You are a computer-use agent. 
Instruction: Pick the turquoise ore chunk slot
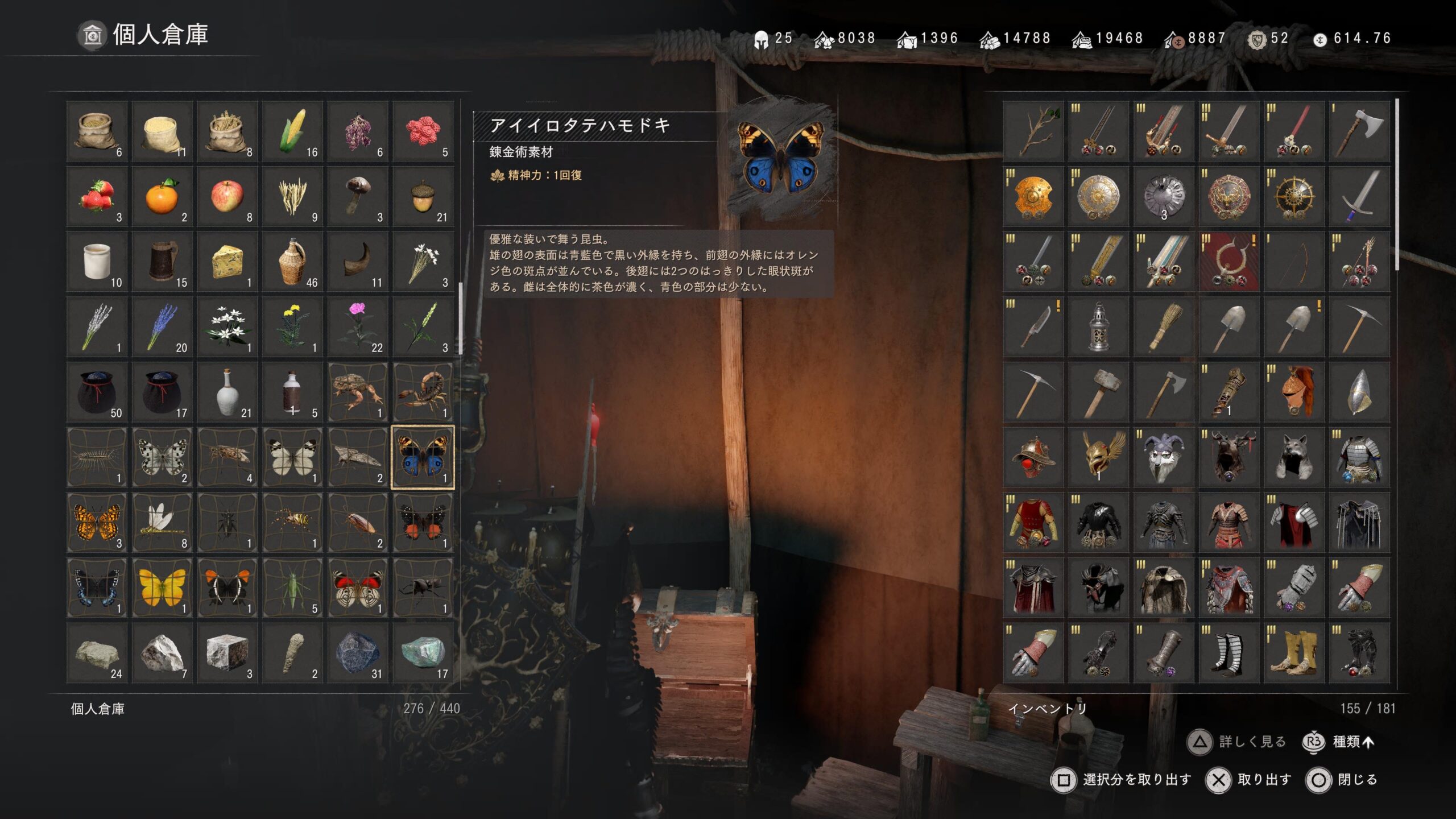pyautogui.click(x=423, y=653)
